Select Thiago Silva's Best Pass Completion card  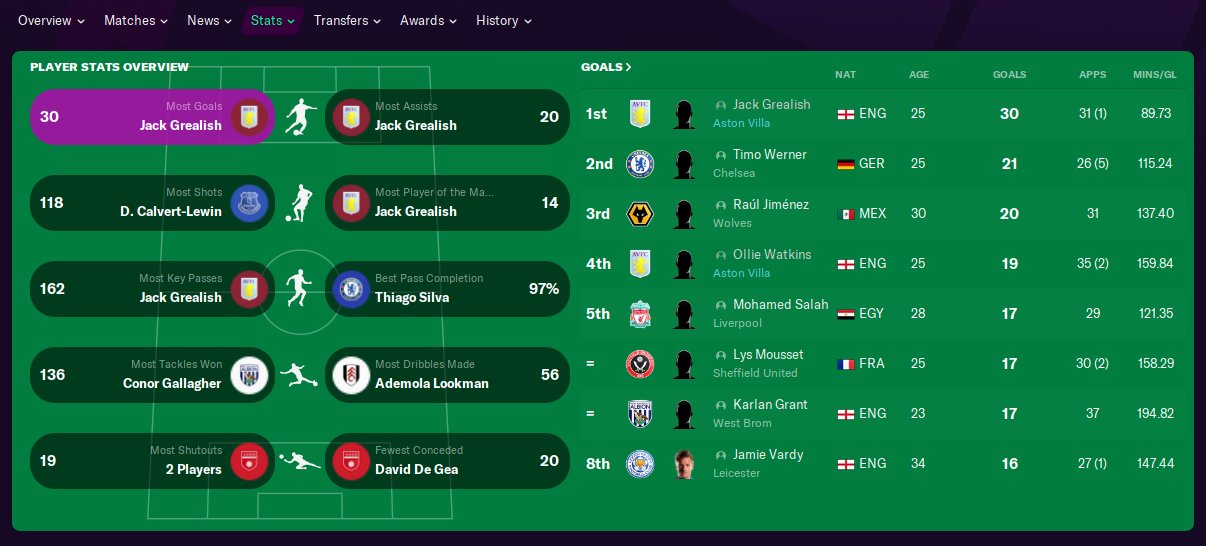coord(448,289)
